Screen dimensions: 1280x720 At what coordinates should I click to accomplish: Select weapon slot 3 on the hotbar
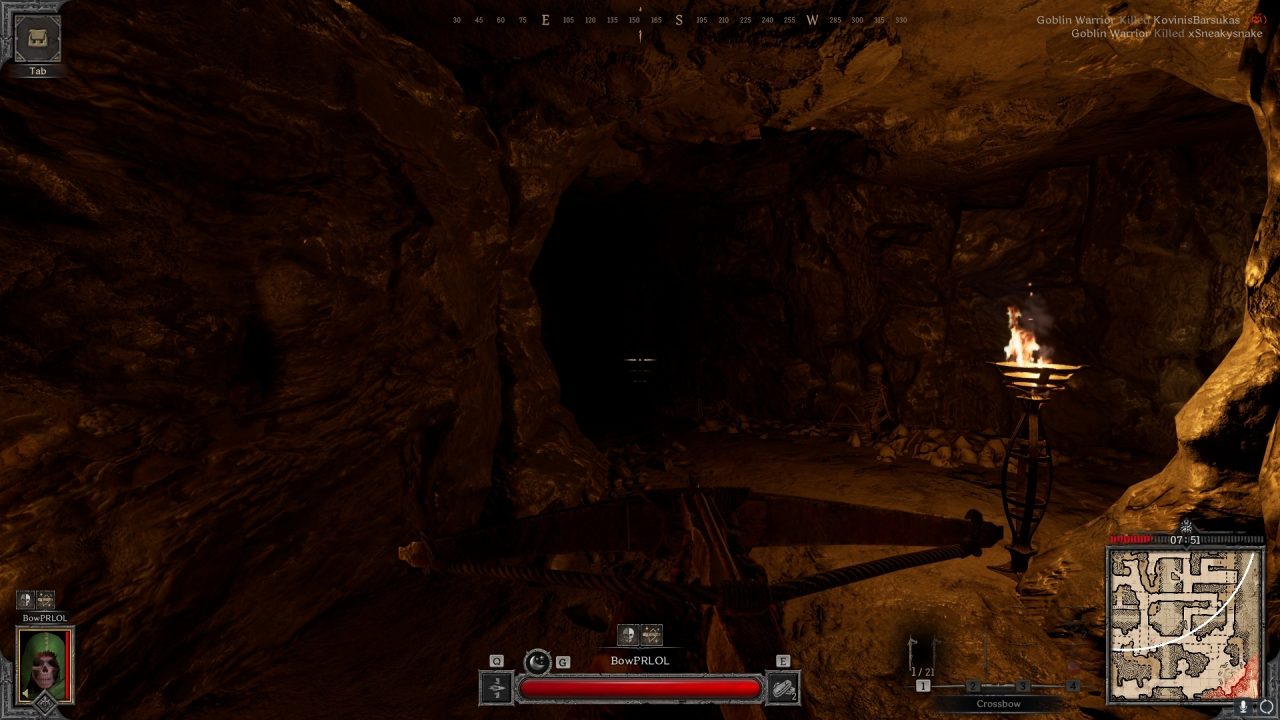pyautogui.click(x=1023, y=685)
